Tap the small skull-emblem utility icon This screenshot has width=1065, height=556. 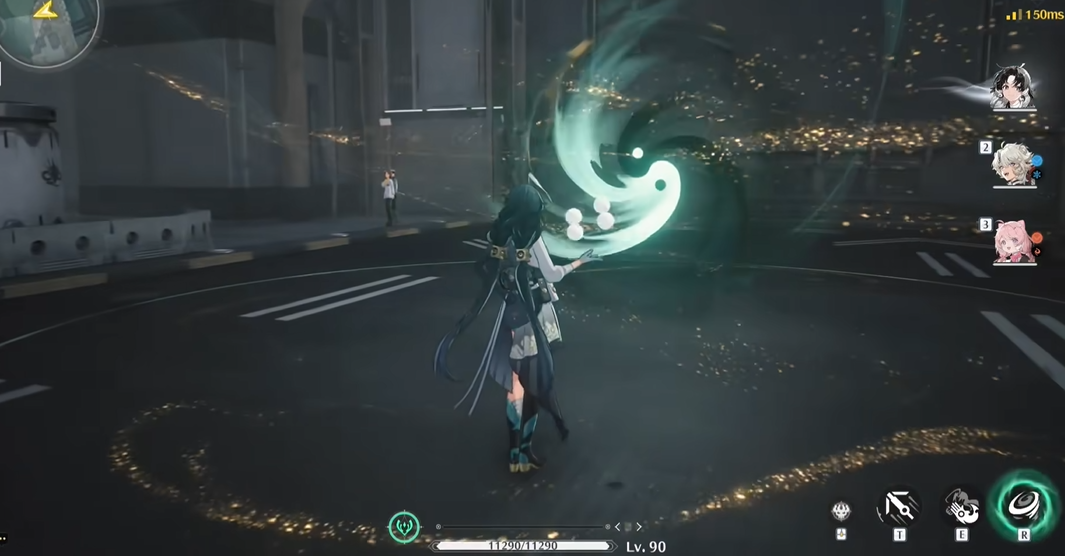[x=841, y=512]
